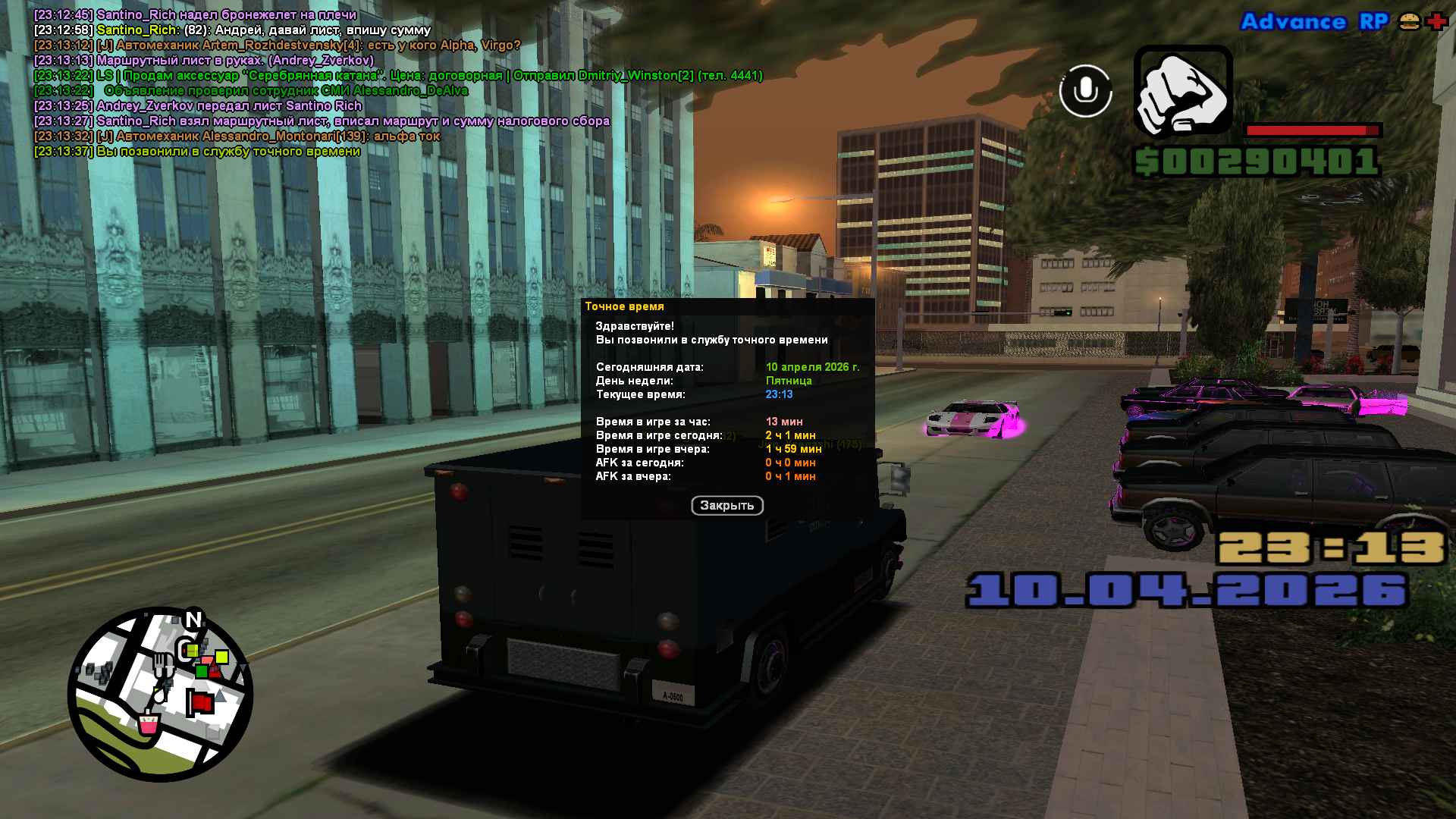Viewport: 1456px width, 819px height.
Task: Select the red flag marker on minimap
Action: click(200, 703)
